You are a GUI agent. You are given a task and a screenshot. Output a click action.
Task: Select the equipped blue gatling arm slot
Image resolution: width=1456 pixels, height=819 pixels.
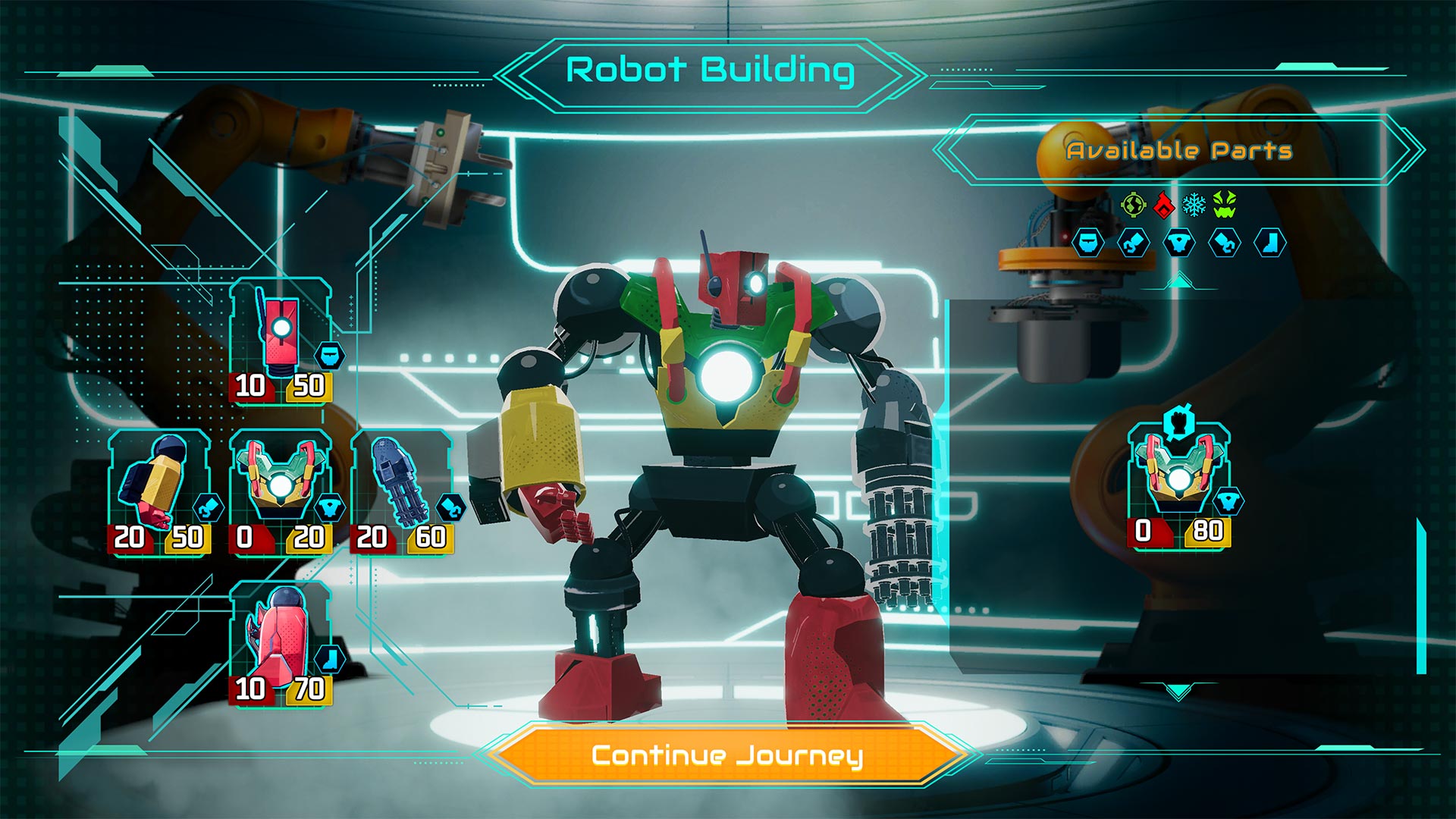(x=402, y=491)
